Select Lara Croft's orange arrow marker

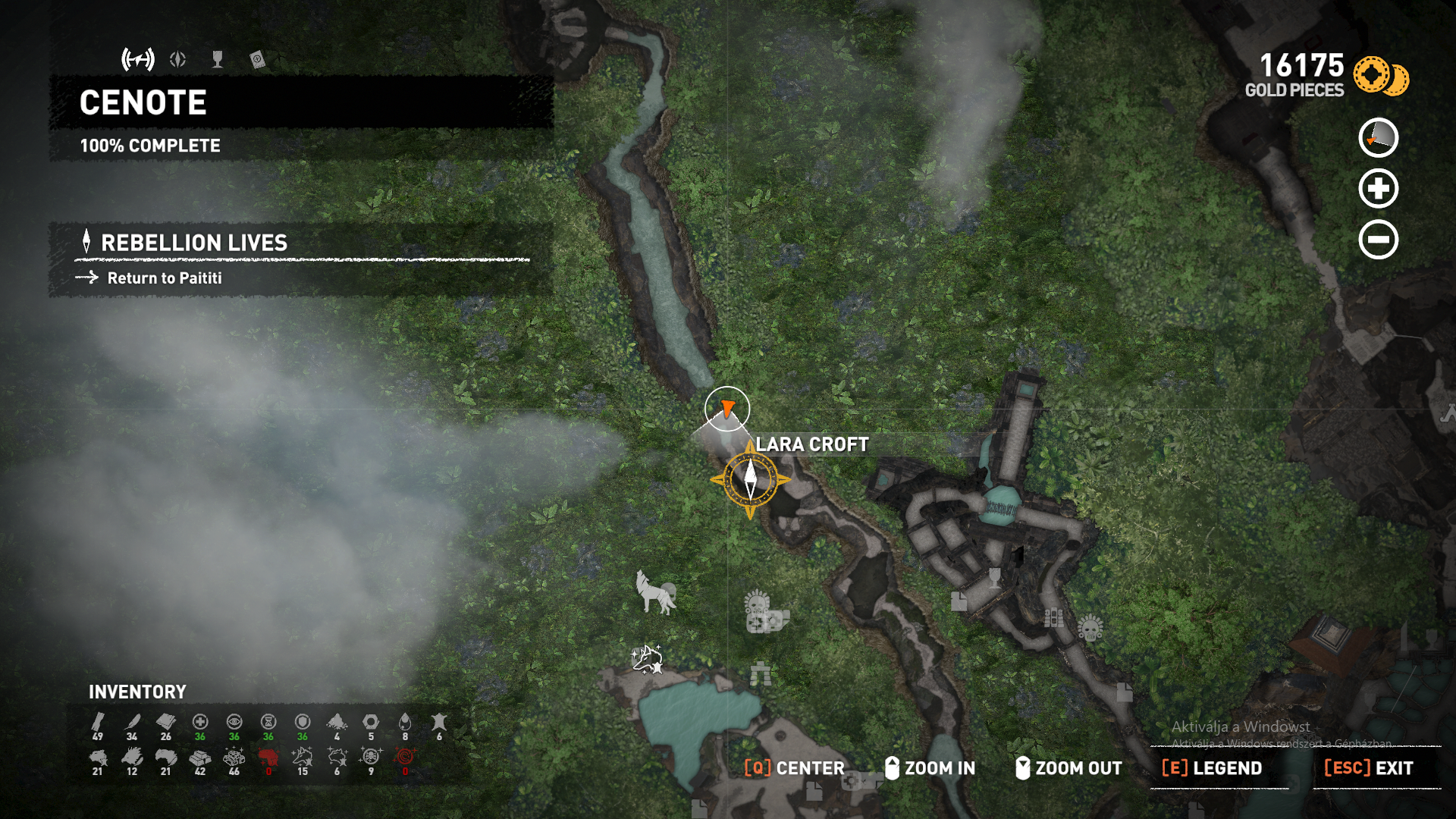coord(727,409)
